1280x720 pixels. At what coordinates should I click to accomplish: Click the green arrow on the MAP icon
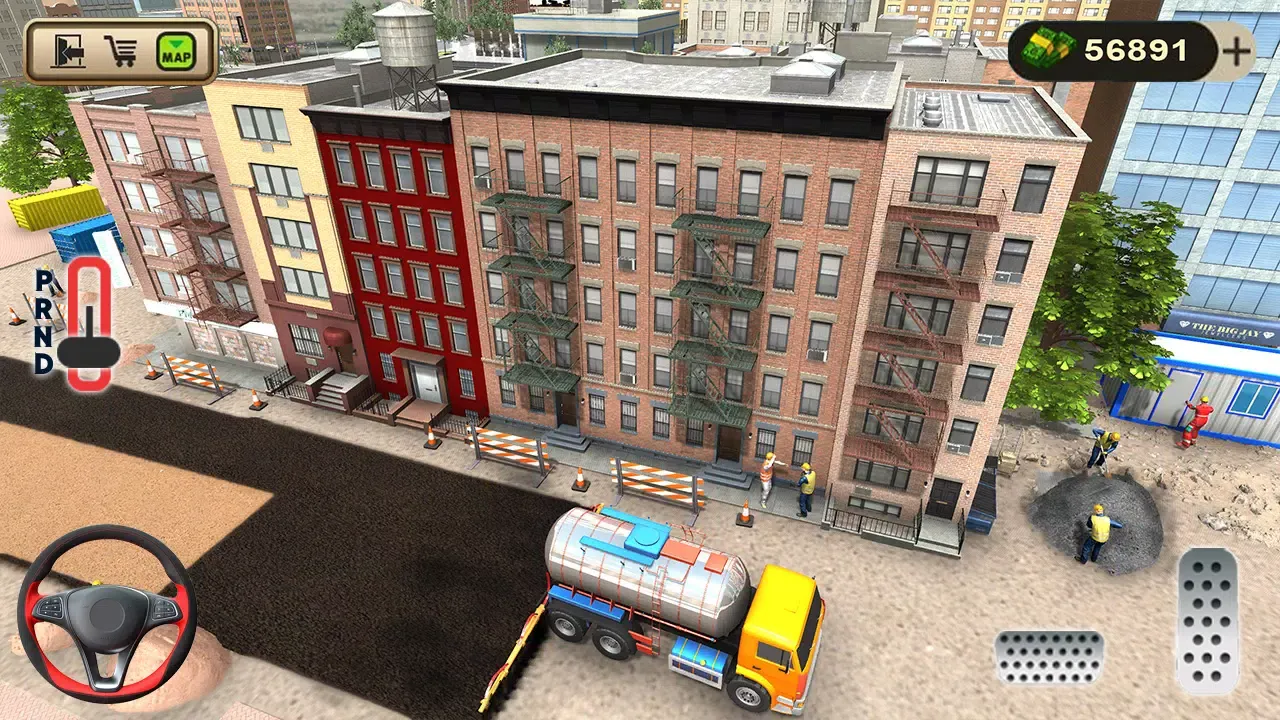pos(176,44)
